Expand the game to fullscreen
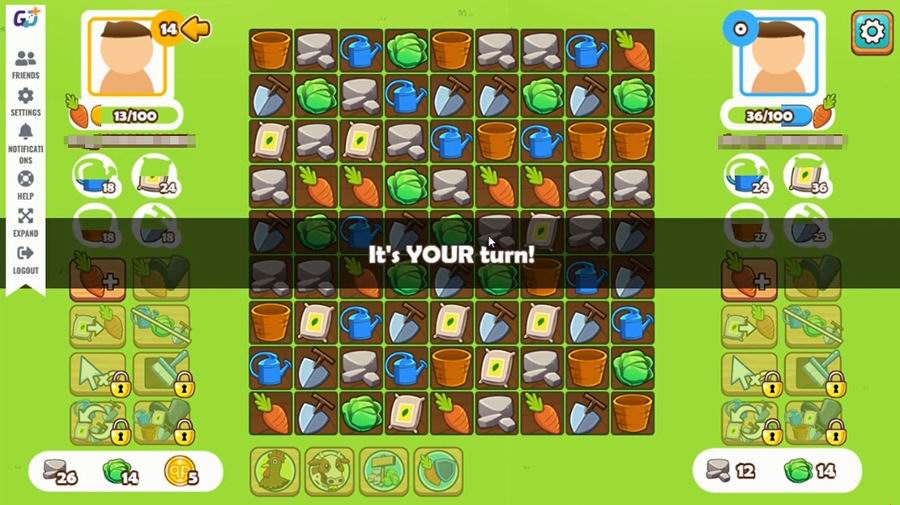Screen dimensions: 900x505 25,221
